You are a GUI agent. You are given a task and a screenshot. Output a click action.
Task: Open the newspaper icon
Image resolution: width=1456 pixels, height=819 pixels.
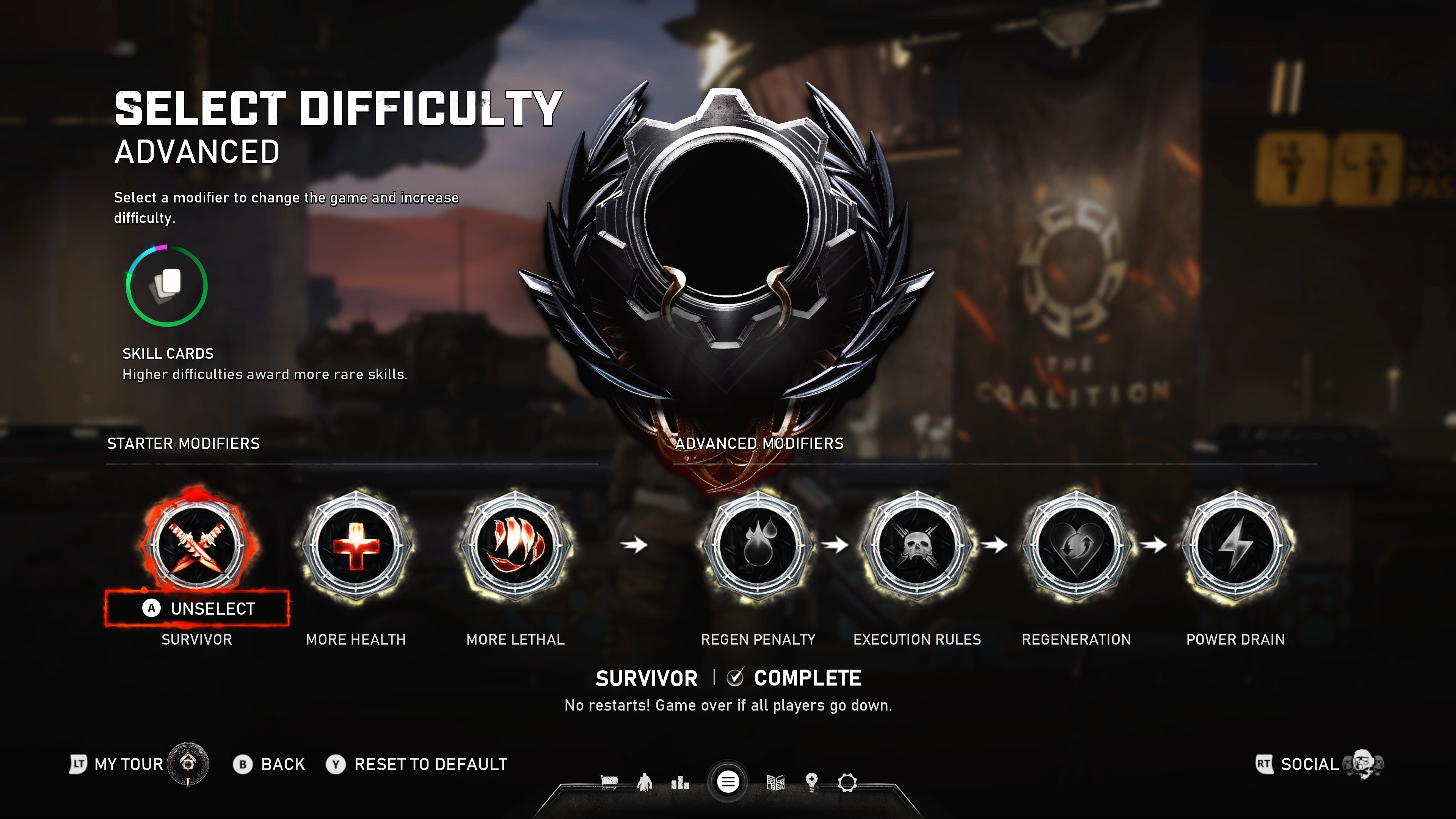click(x=775, y=782)
